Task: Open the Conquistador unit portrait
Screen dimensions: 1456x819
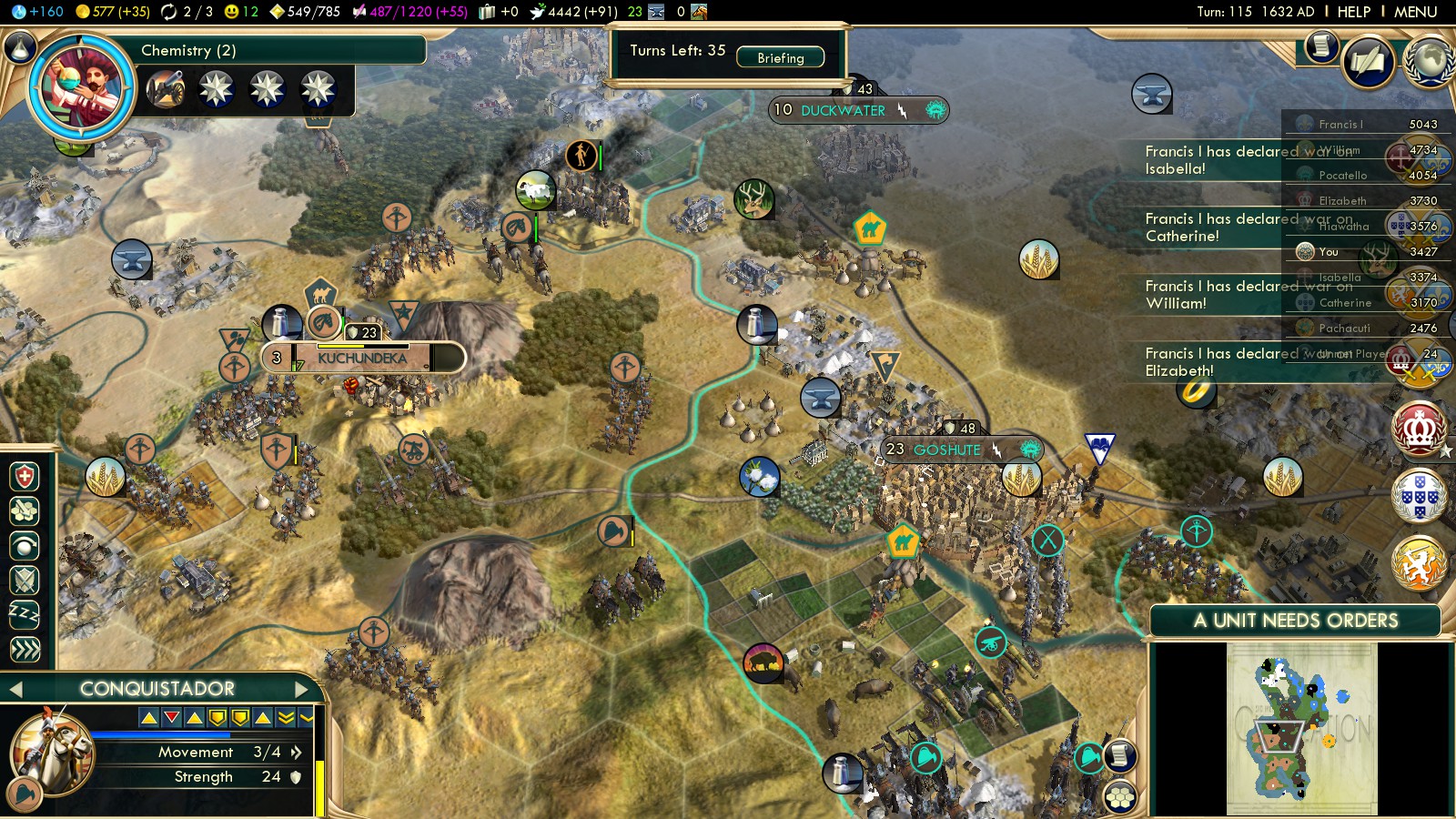Action: pos(50,751)
